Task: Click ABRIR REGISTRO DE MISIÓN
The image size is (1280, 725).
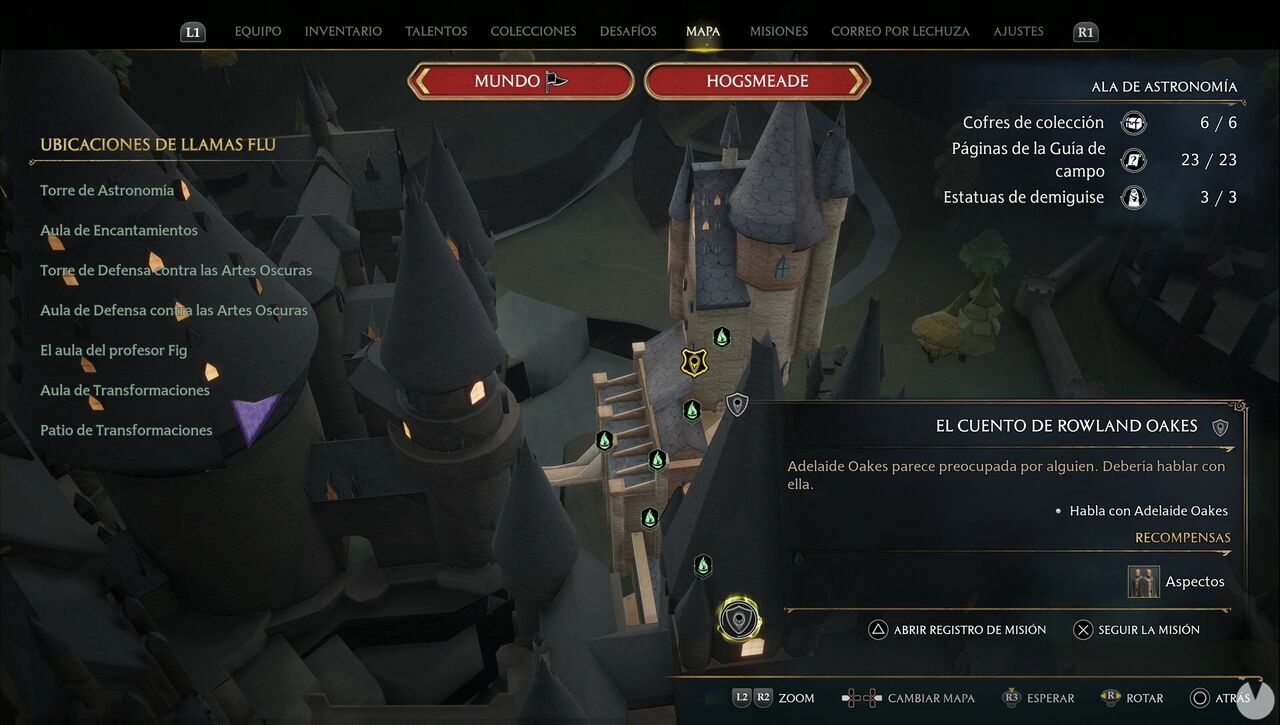Action: point(960,629)
